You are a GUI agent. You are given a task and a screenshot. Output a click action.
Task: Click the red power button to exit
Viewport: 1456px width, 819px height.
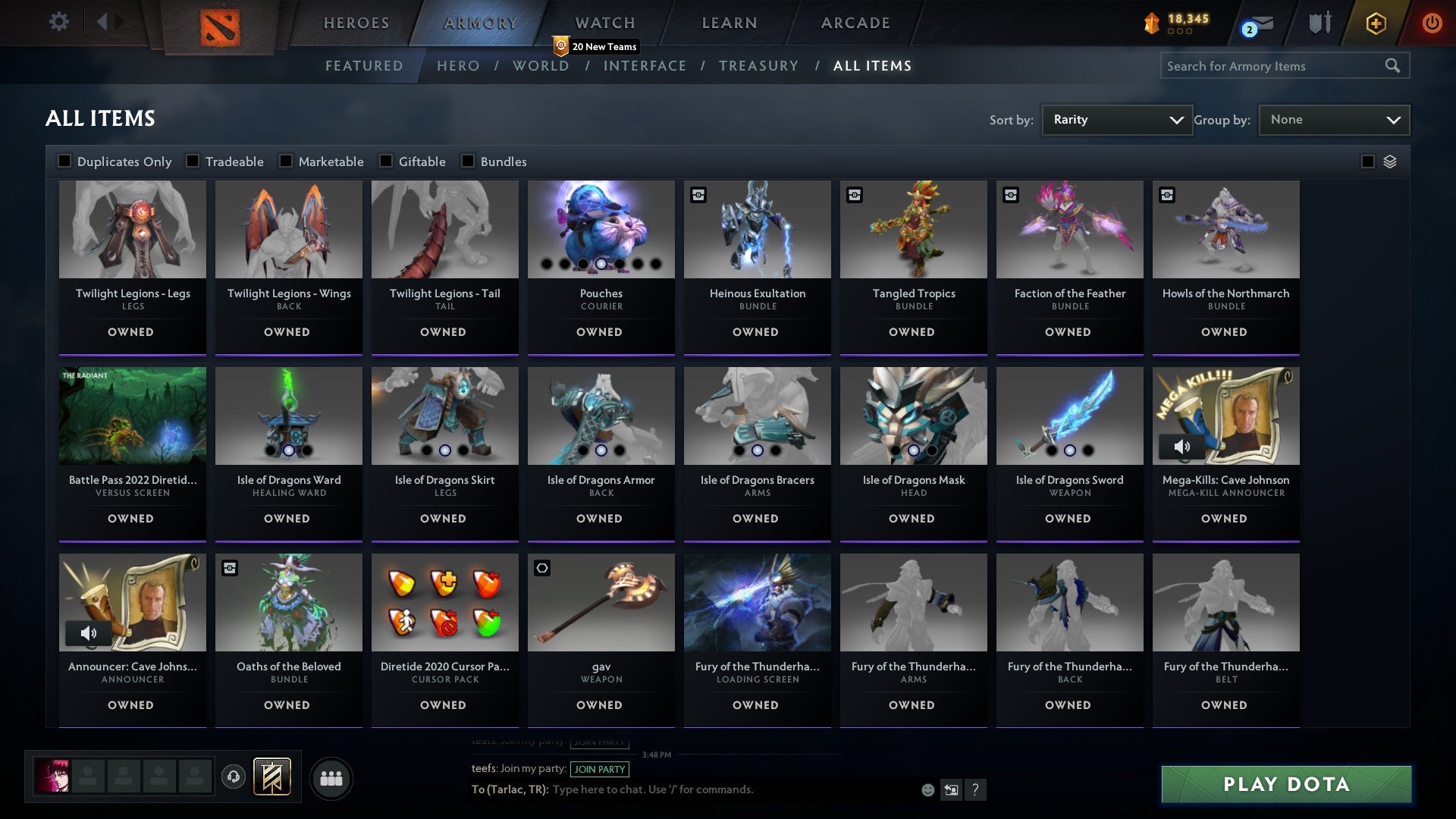tap(1432, 23)
